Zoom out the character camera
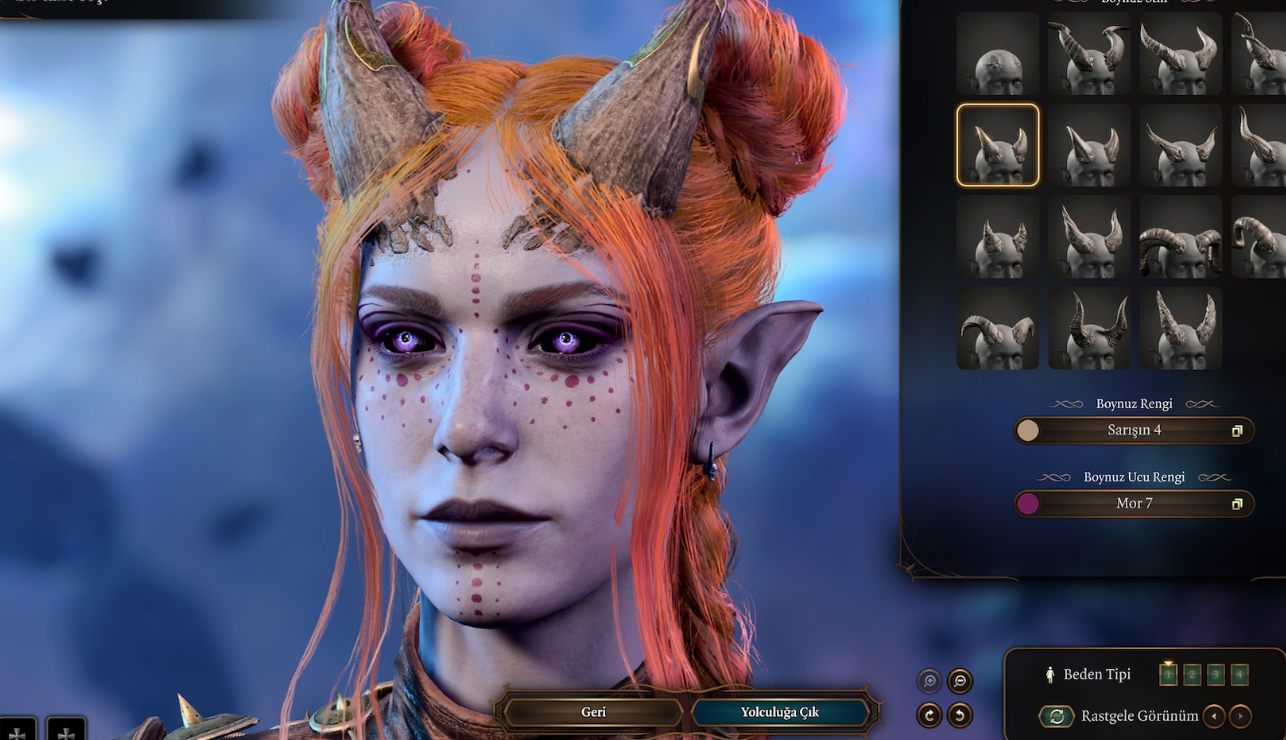Screen dimensions: 1286x740 [x=959, y=681]
